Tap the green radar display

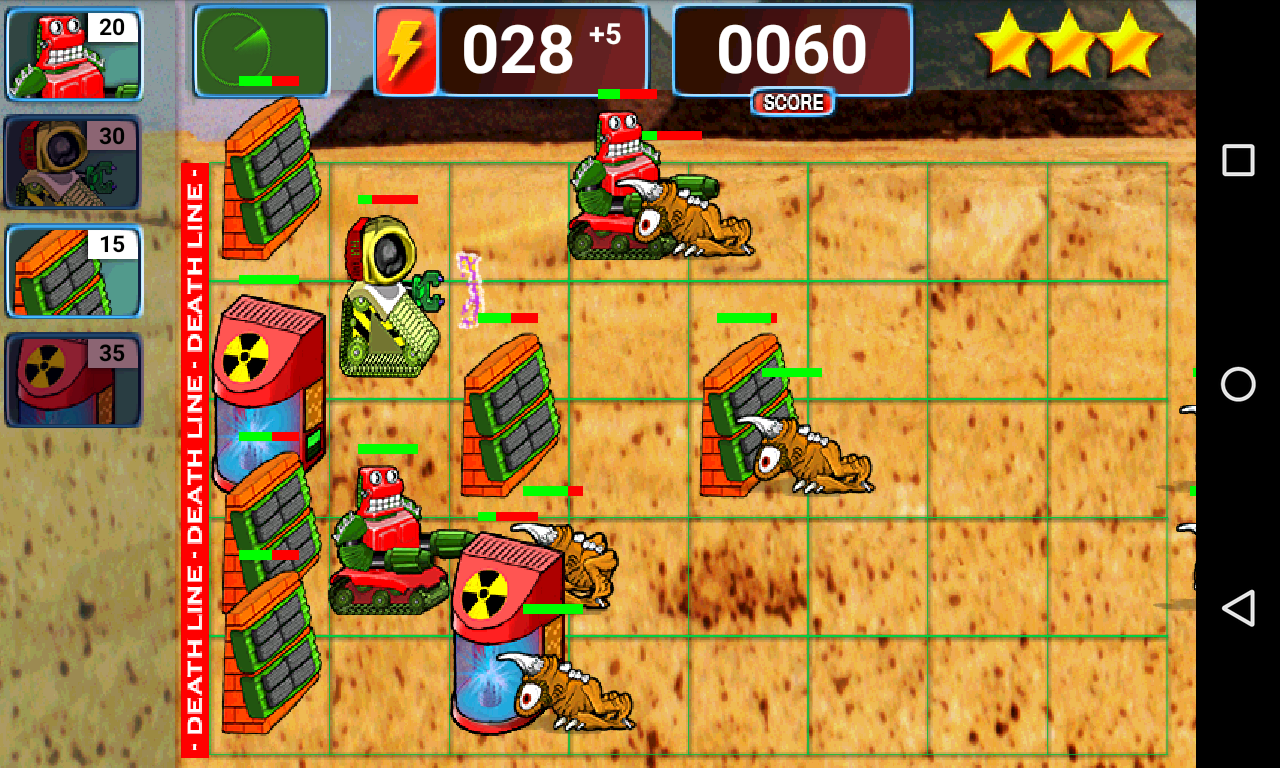[261, 50]
